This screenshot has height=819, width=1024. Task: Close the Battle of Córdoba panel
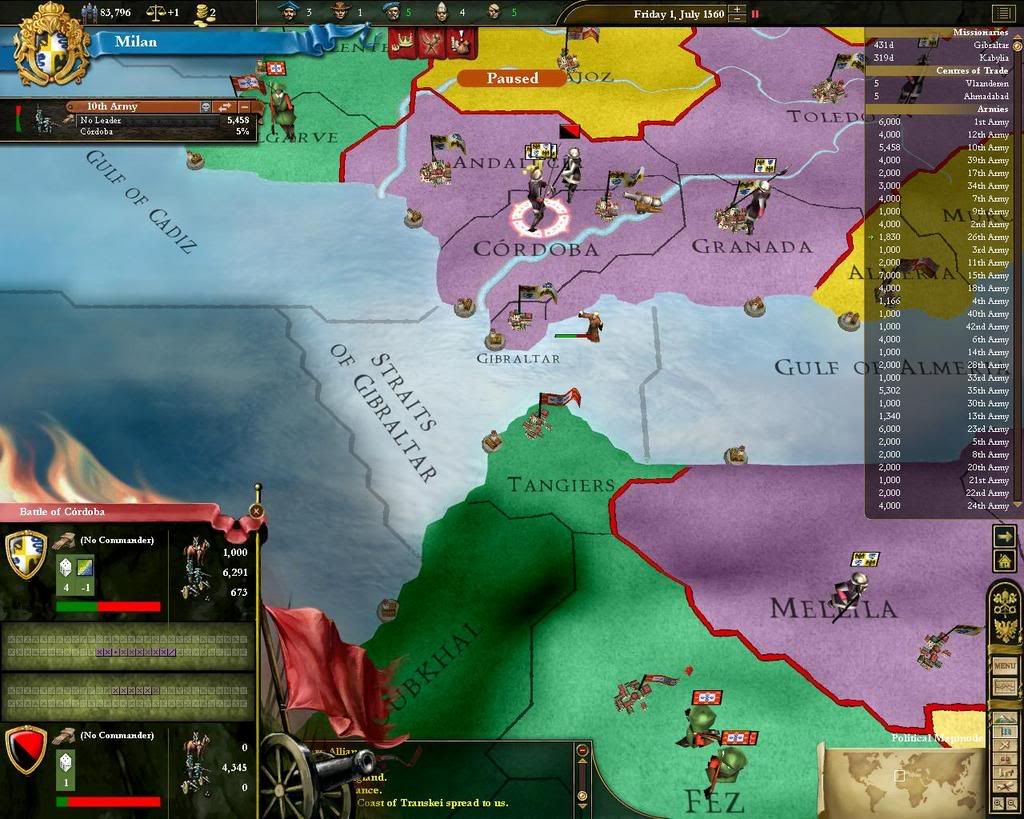click(256, 511)
